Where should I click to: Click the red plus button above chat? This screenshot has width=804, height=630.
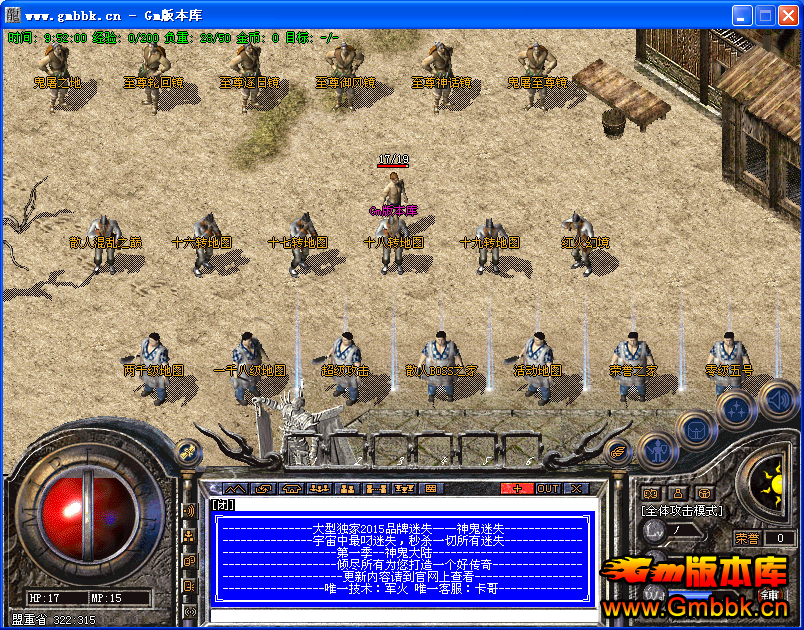pos(517,488)
